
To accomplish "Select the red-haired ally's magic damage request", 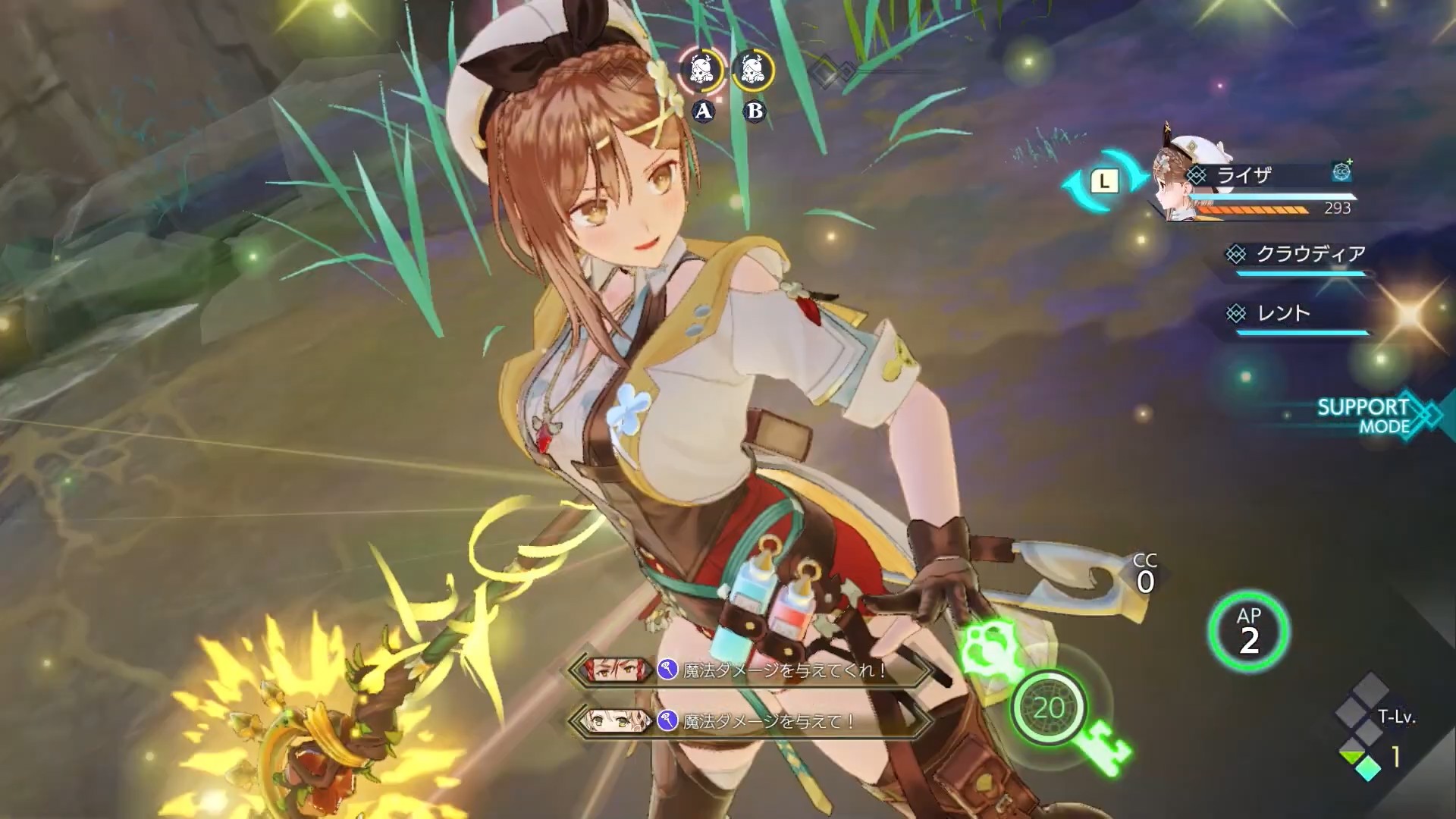I will pos(749,670).
